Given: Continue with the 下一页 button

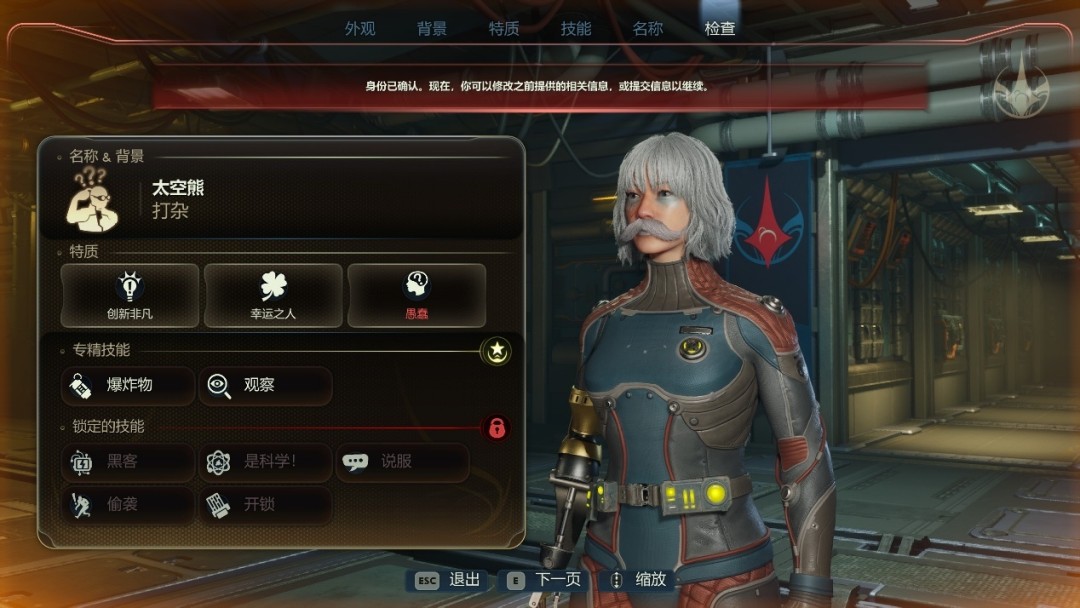Looking at the screenshot, I should pyautogui.click(x=545, y=580).
